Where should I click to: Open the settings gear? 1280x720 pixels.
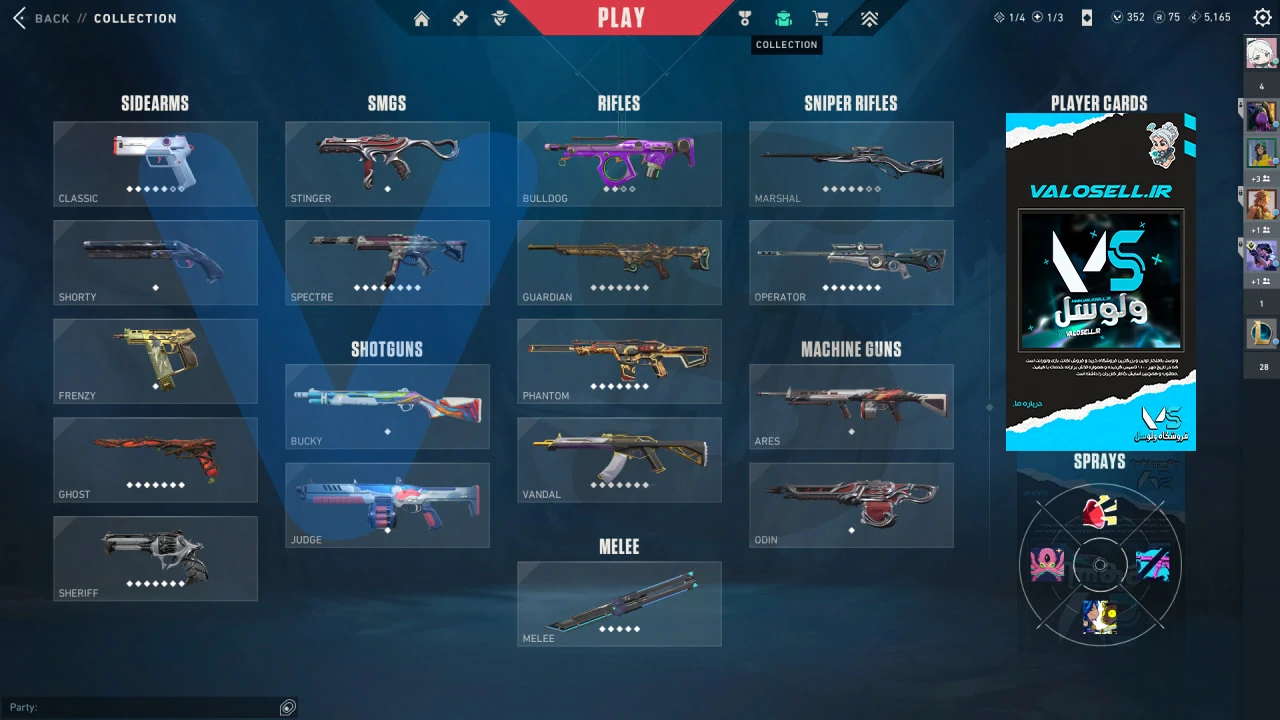click(x=1262, y=17)
